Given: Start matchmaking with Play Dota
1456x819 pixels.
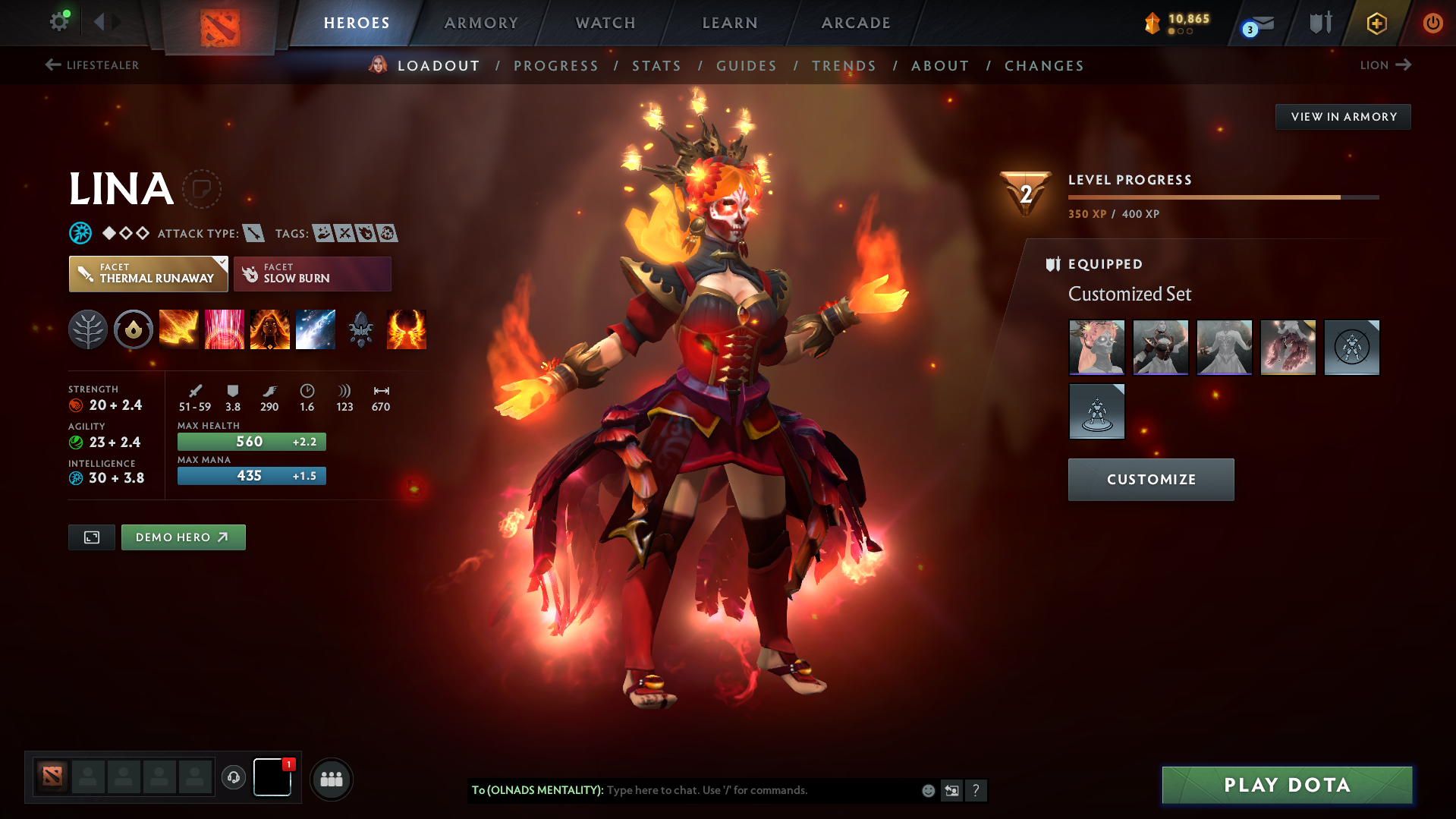Looking at the screenshot, I should pyautogui.click(x=1287, y=785).
